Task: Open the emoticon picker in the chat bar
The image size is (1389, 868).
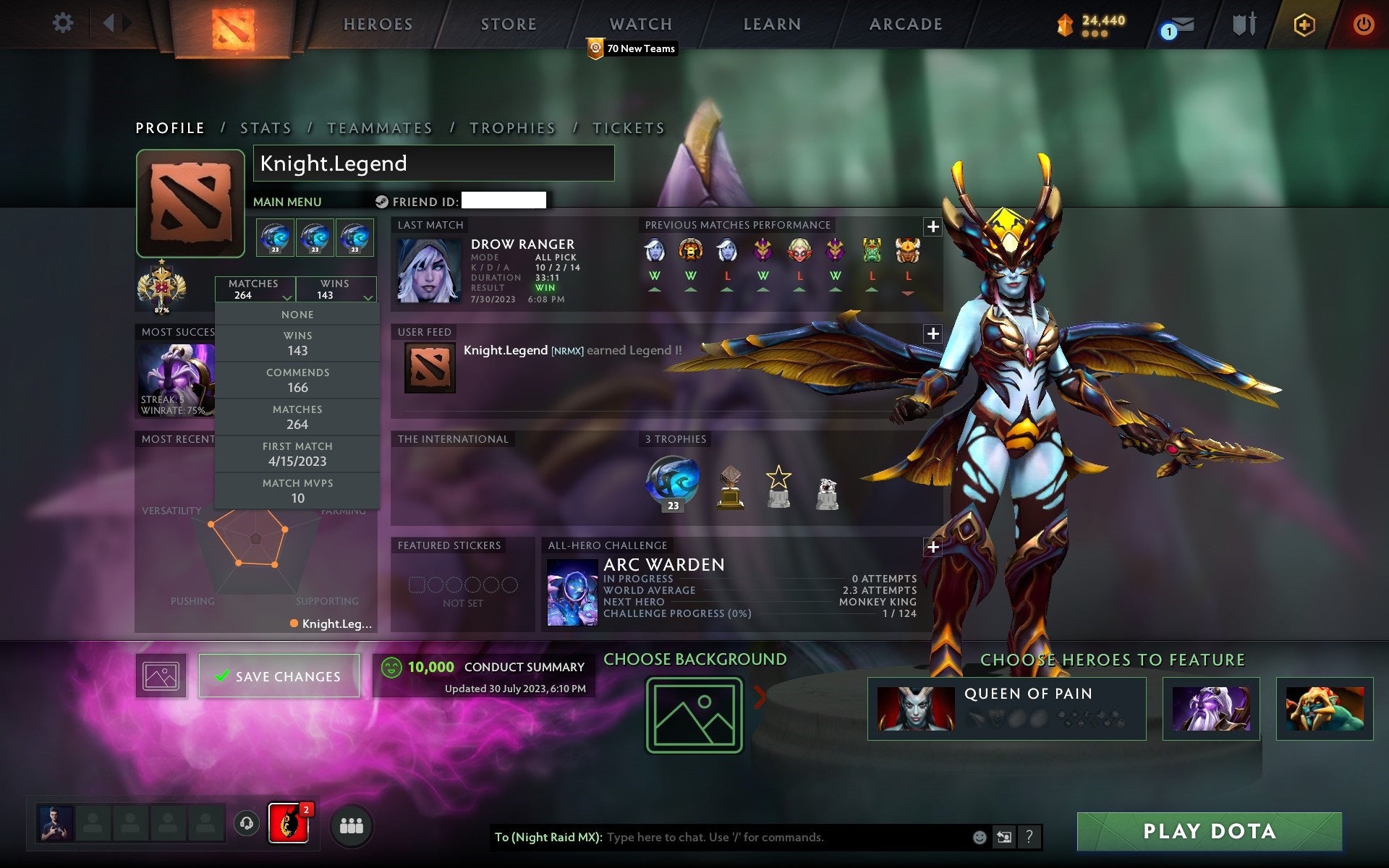Action: click(980, 838)
